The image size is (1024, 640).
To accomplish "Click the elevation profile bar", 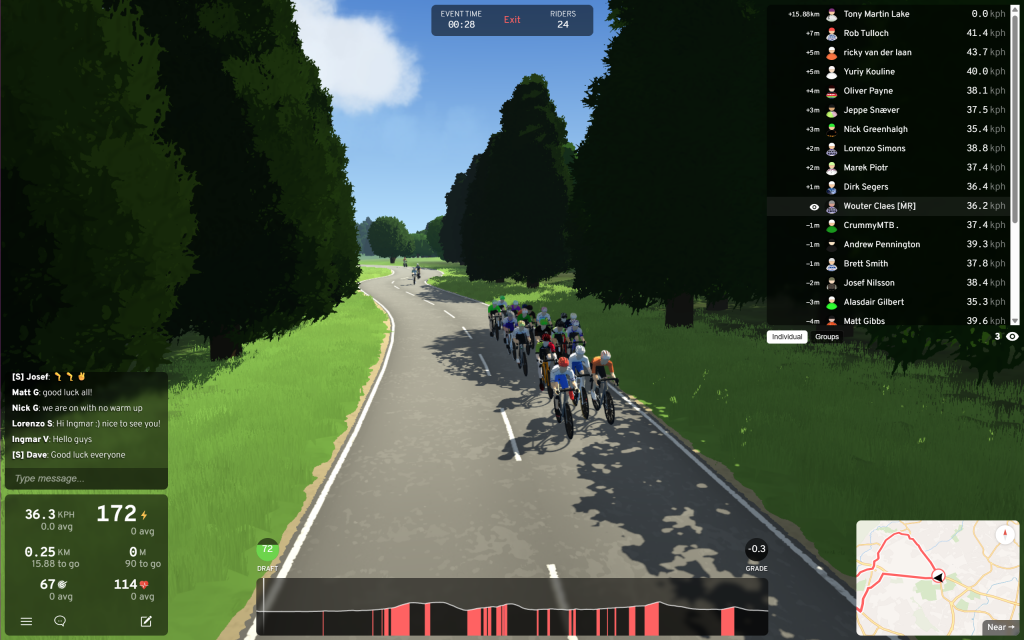I will 512,607.
